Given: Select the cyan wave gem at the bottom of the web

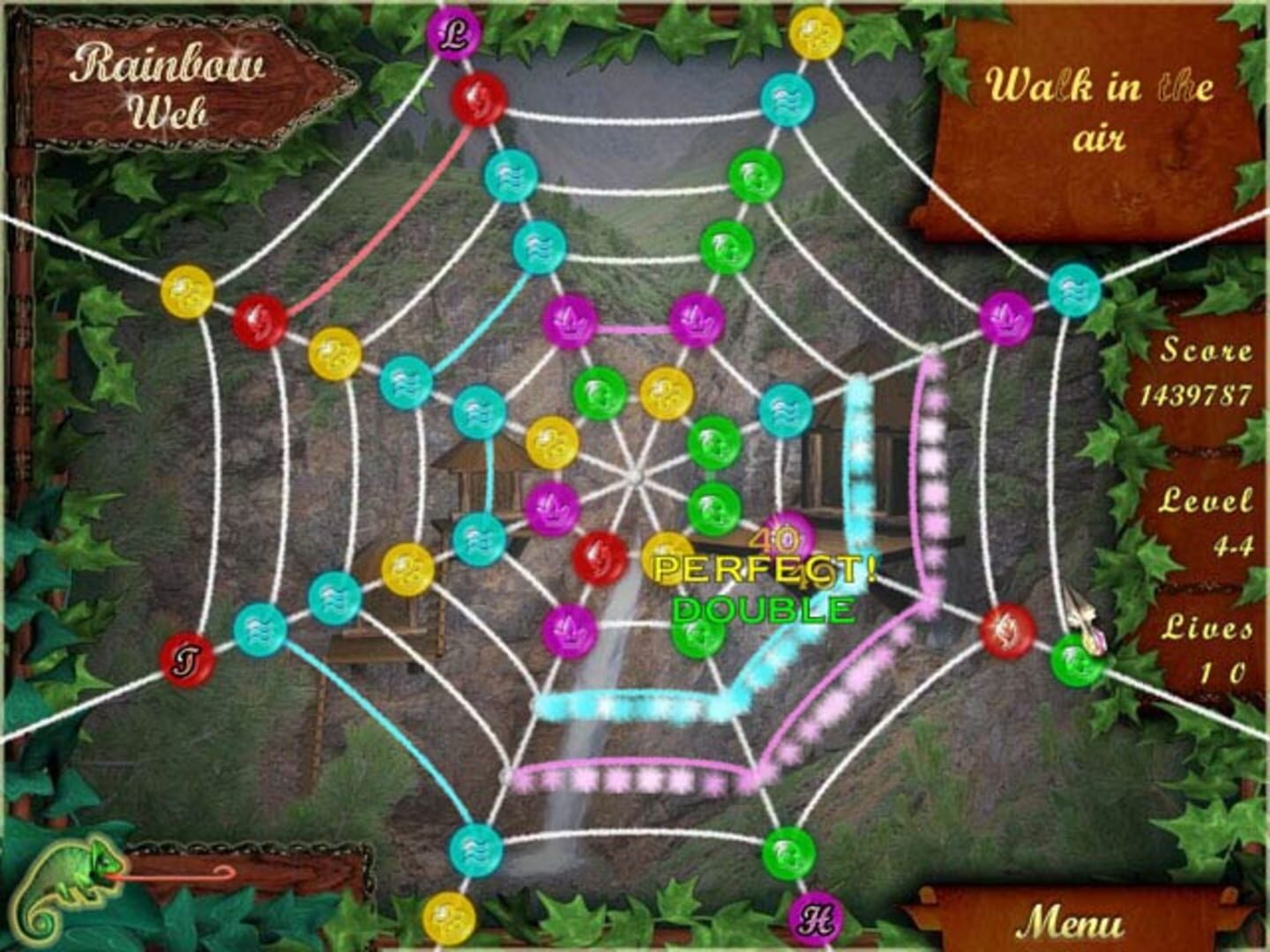Looking at the screenshot, I should click(474, 851).
